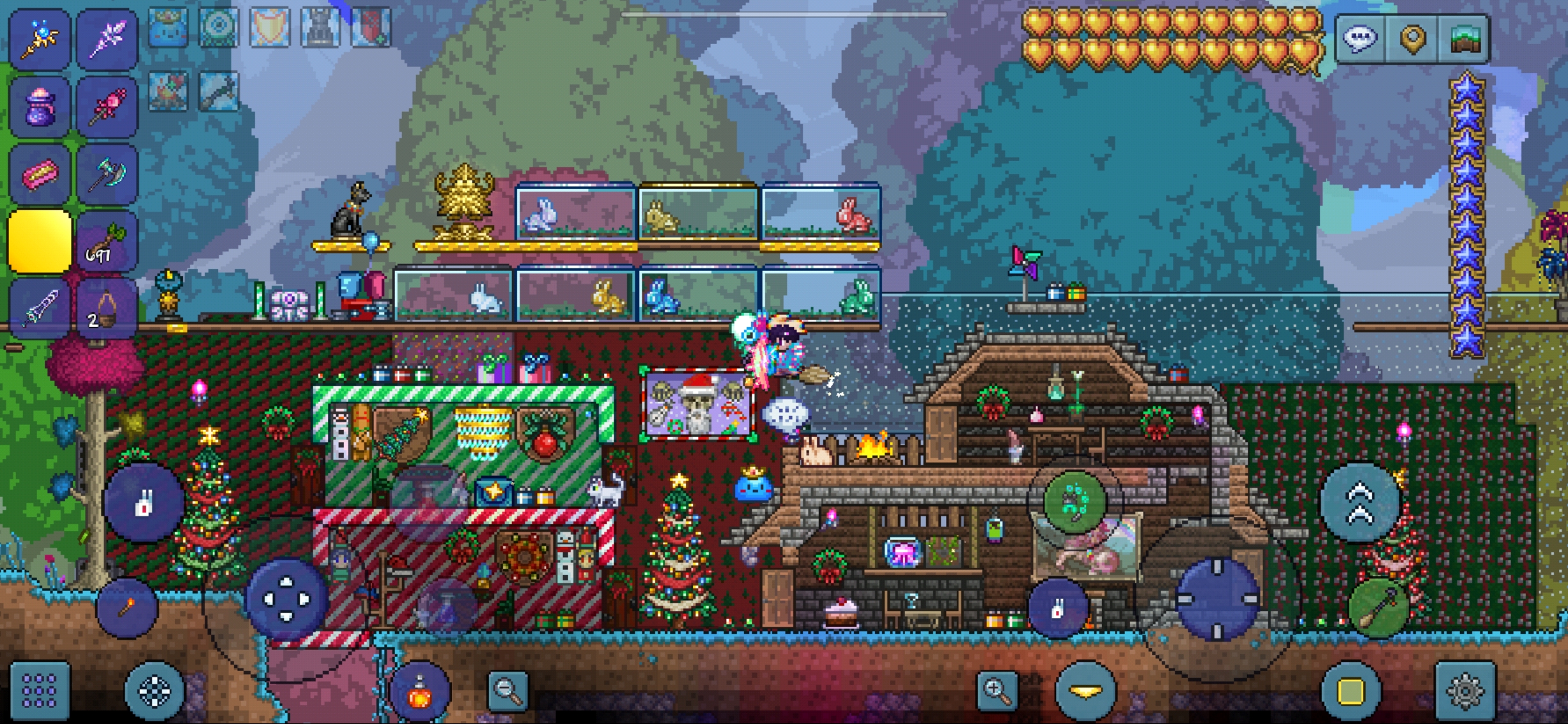
Task: Zoom in with the plus magnifier
Action: [x=997, y=691]
